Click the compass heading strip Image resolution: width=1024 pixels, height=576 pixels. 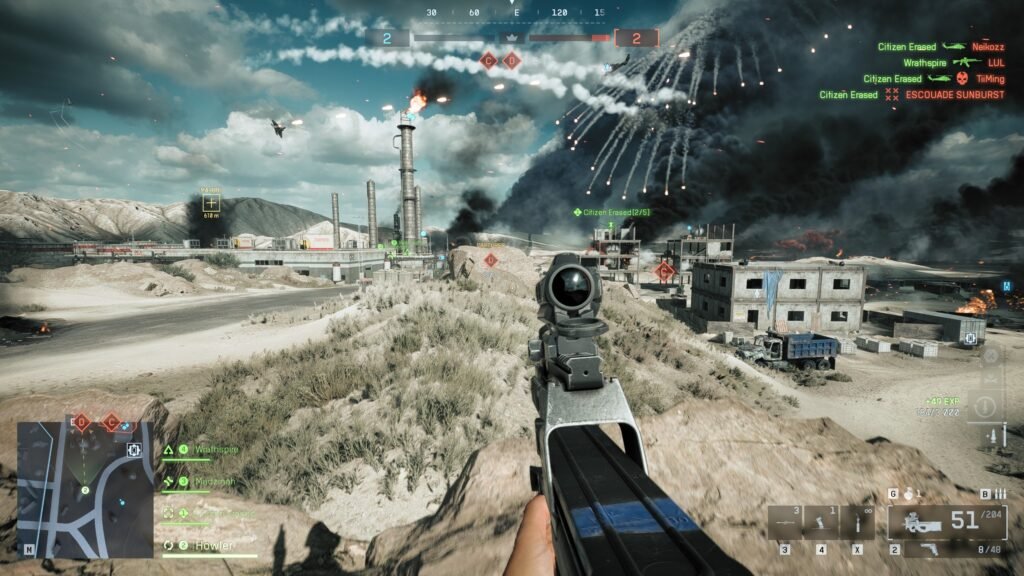click(x=514, y=13)
